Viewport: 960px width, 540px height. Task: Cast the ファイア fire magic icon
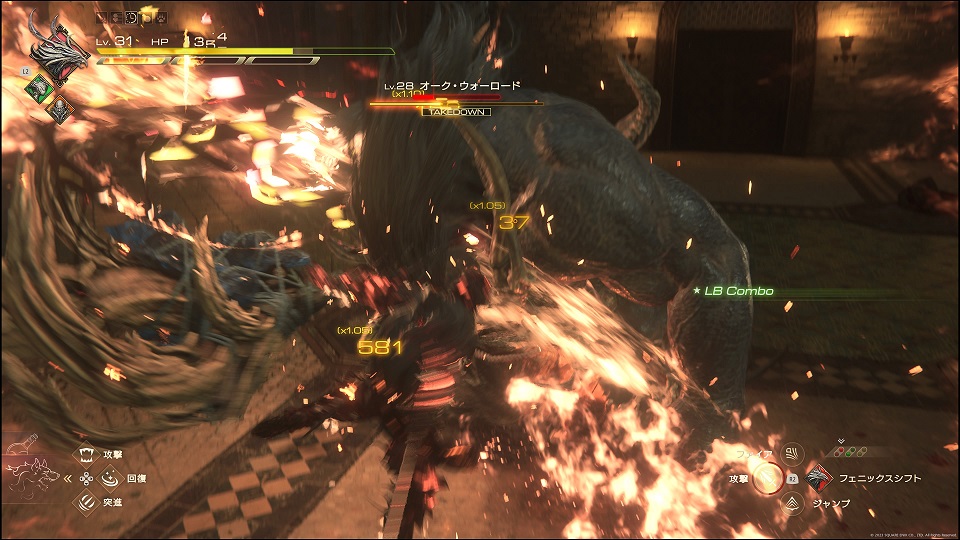[793, 455]
